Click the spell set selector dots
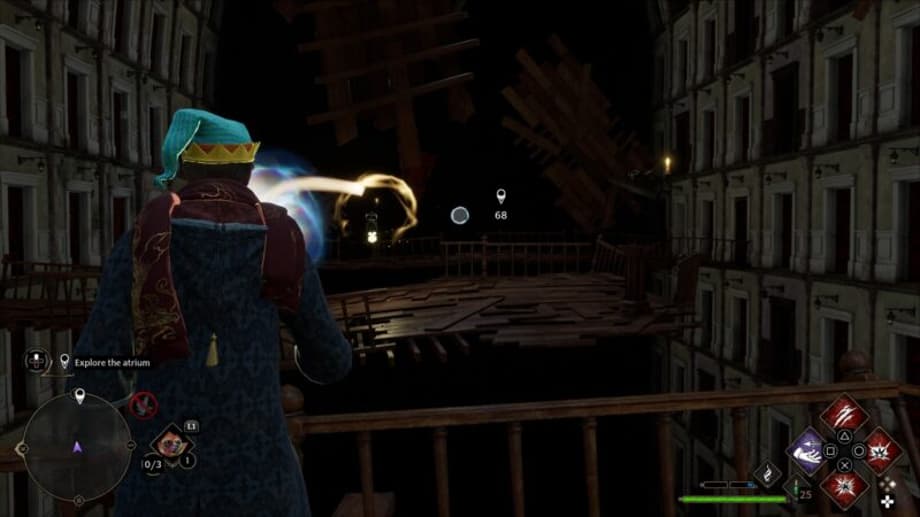Viewport: 920px width, 517px height. coord(887,488)
